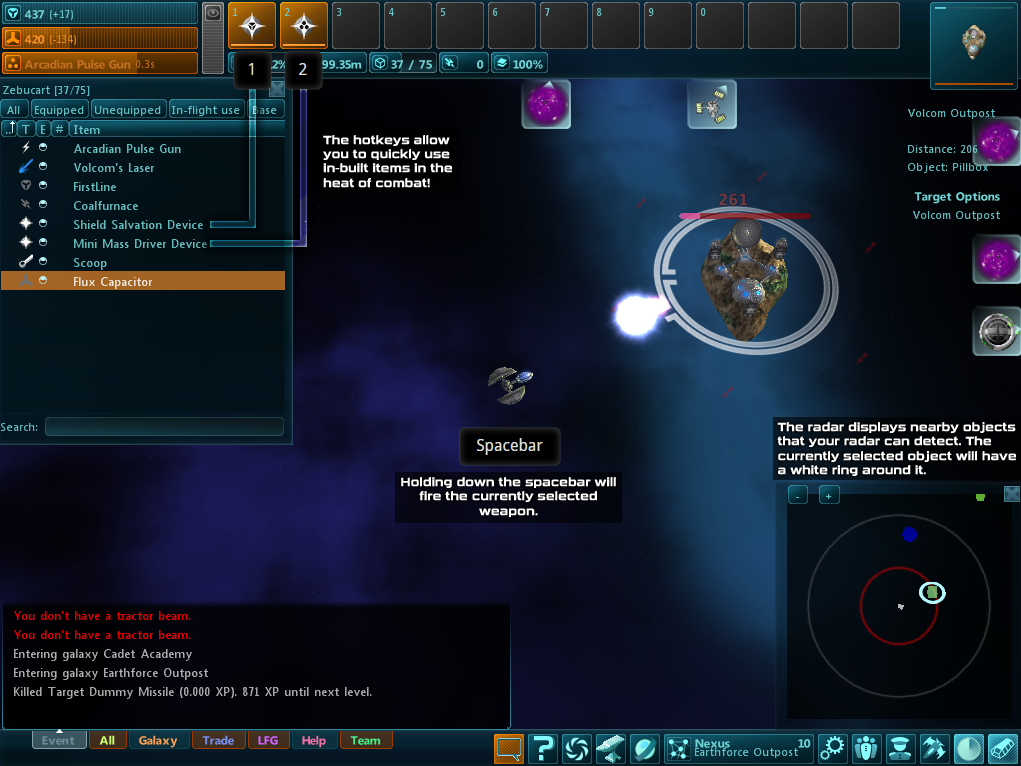Select the Scoop item row
This screenshot has width=1021, height=766.
point(90,263)
